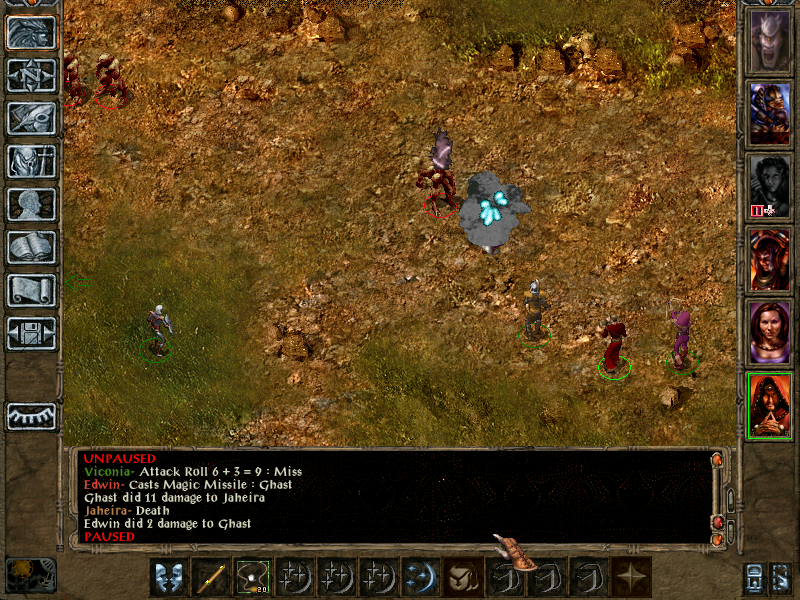Open the inventory screen

[31, 162]
